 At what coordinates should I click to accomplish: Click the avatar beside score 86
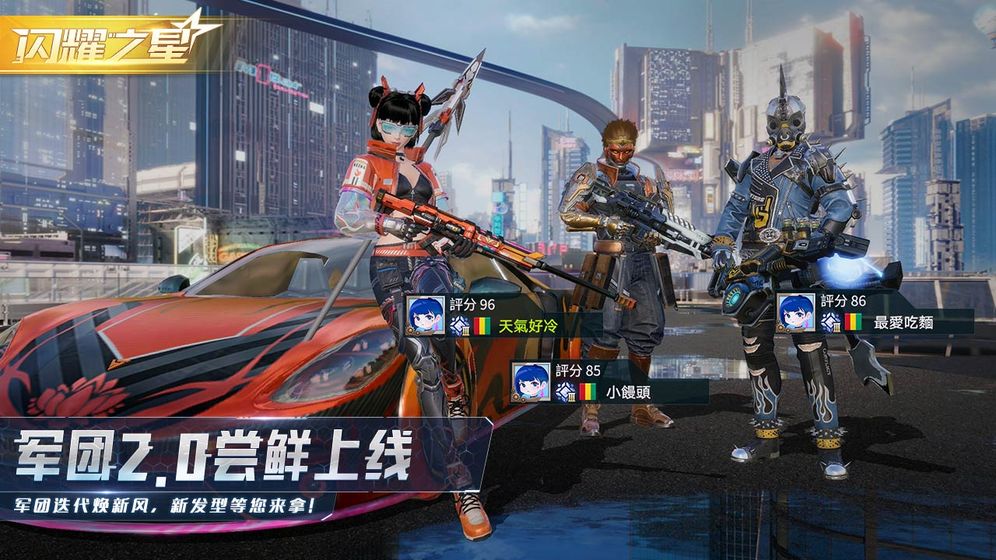(x=797, y=312)
